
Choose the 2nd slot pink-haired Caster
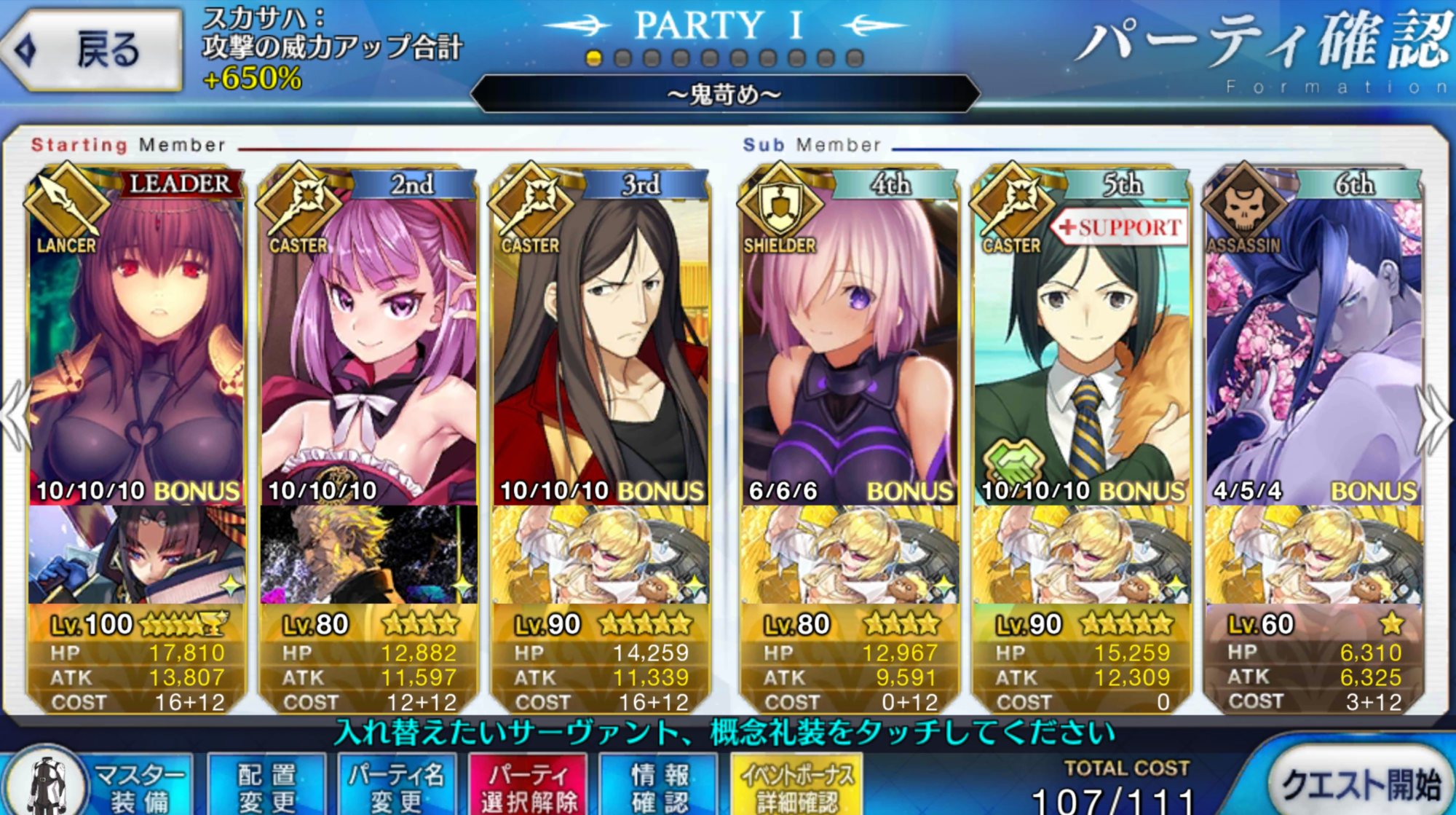[368, 342]
